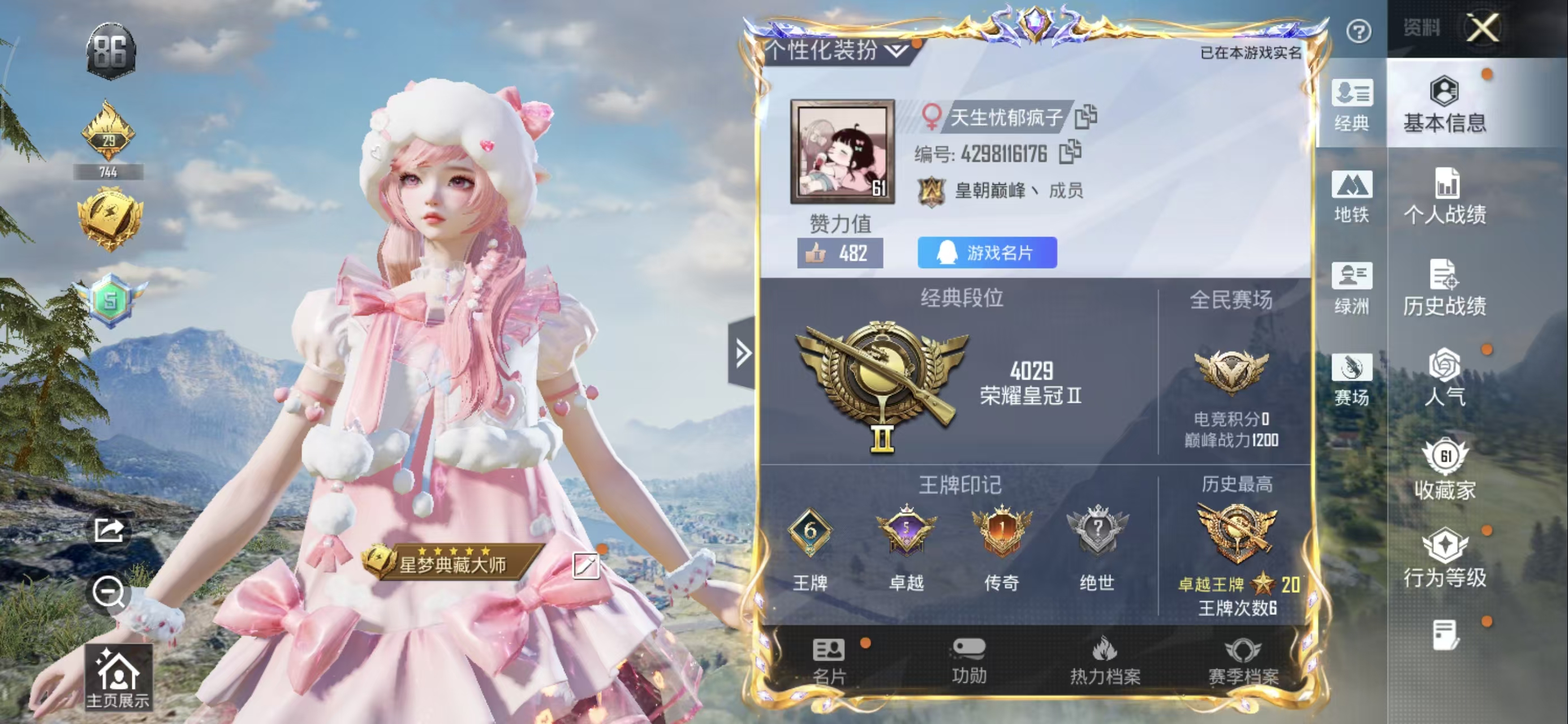The image size is (1568, 724).
Task: Switch to the 功勋 merit tab
Action: click(x=968, y=661)
